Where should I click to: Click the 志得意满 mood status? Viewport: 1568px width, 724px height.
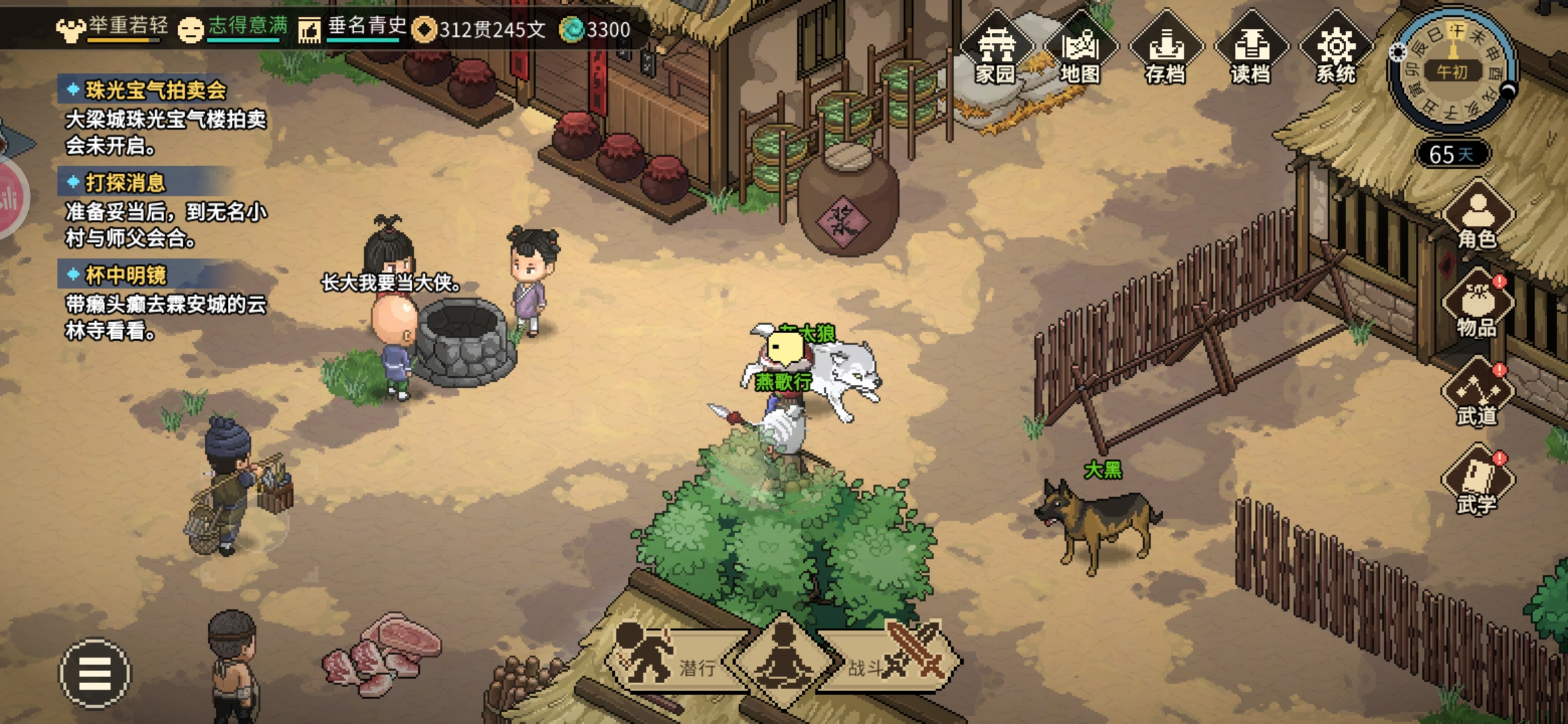coord(233,28)
